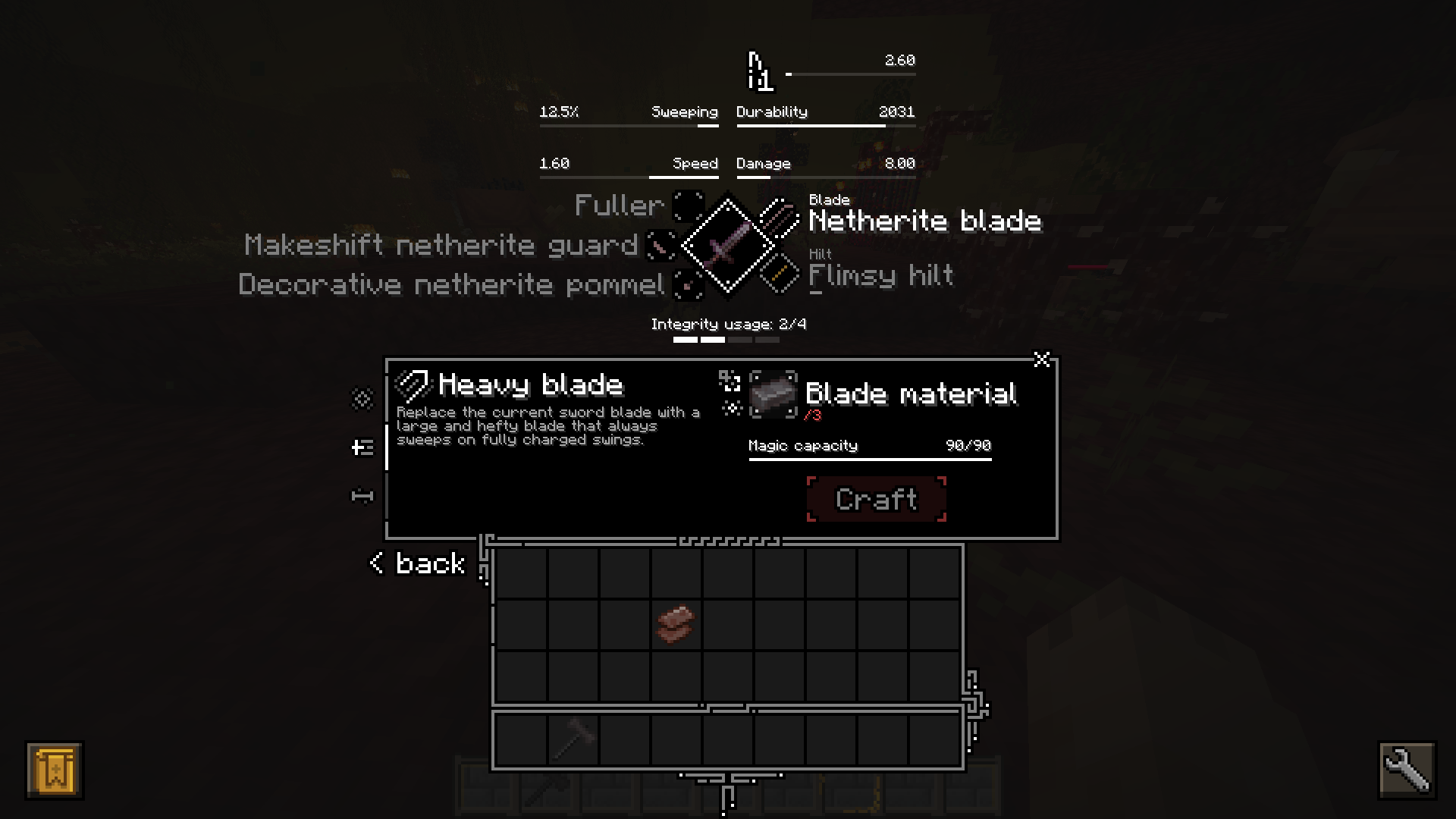Expand the top schematic category in sidebar
This screenshot has width=1456, height=819.
coord(362,398)
